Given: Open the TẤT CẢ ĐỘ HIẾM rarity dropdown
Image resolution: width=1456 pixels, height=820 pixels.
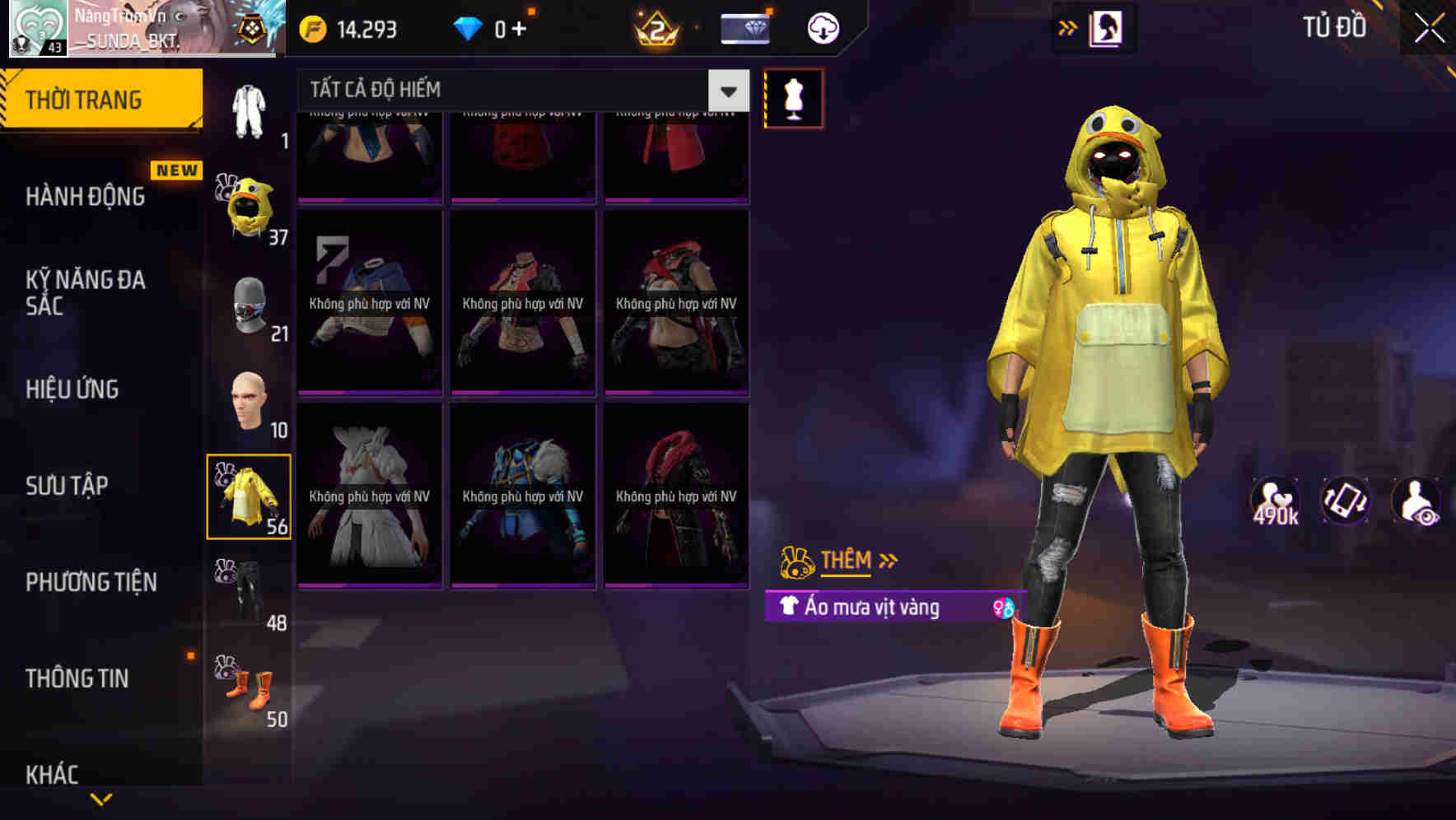Looking at the screenshot, I should (x=726, y=90).
